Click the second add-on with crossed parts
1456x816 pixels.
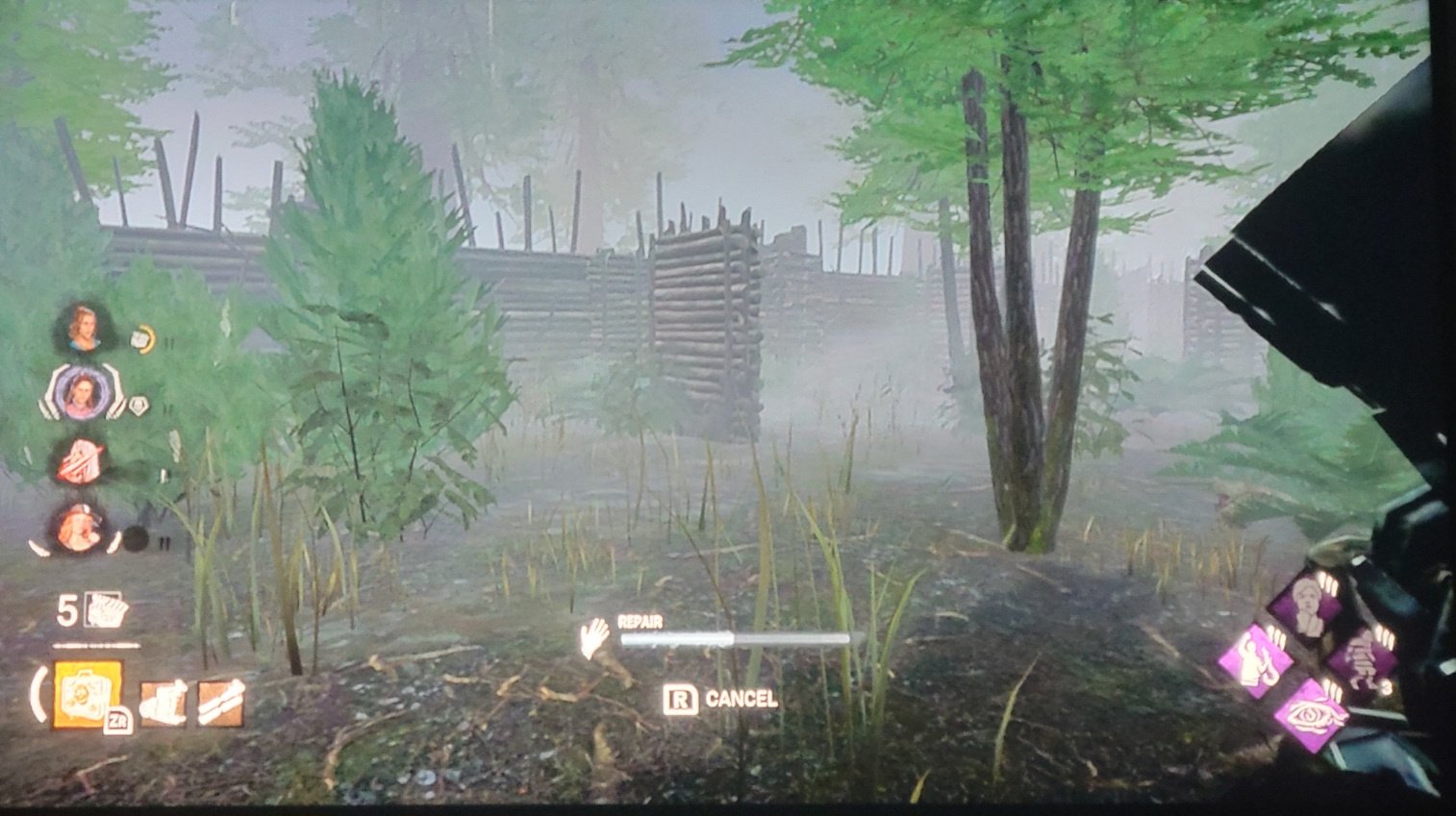pos(220,702)
